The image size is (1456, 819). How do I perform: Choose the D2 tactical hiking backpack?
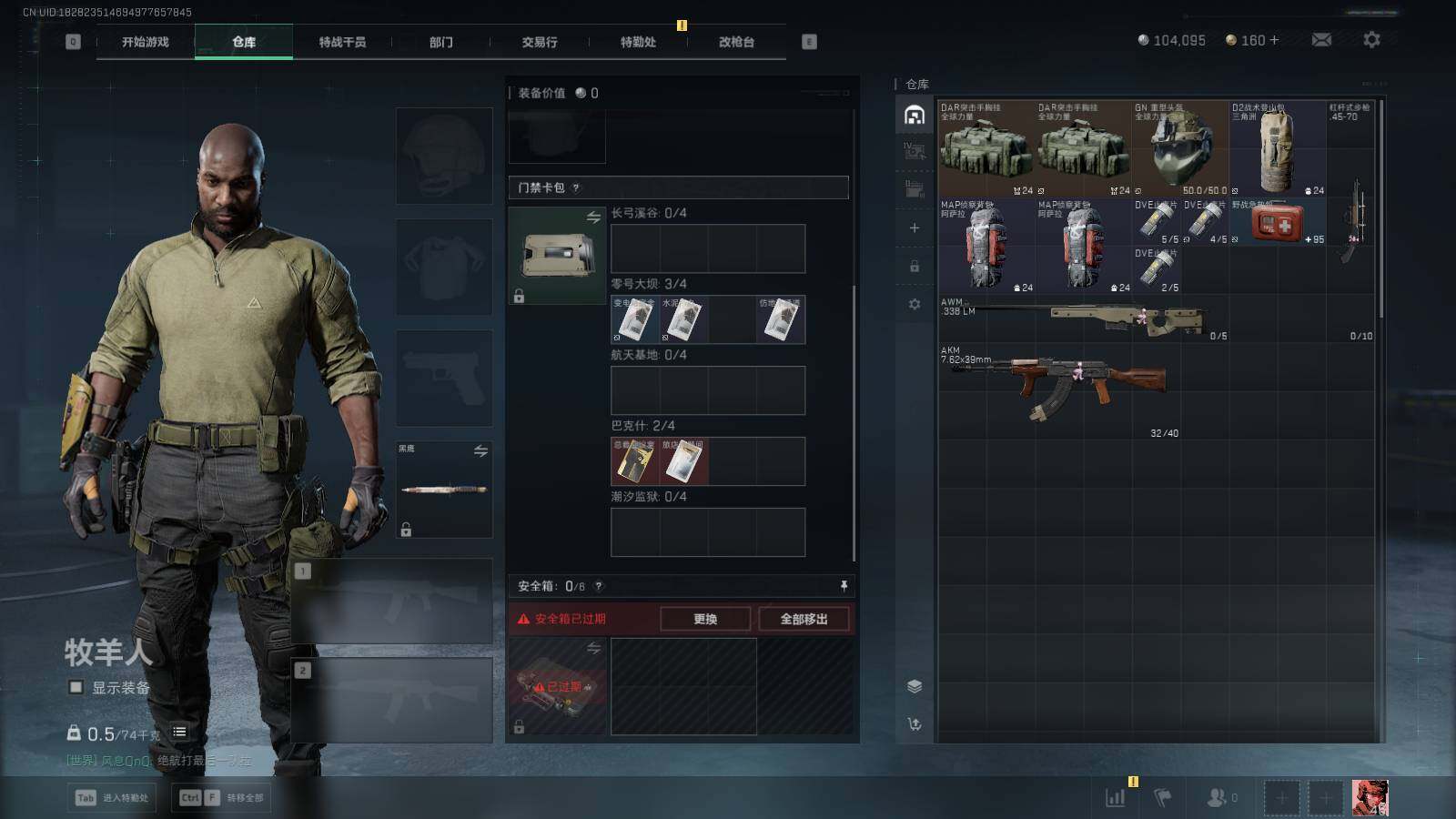1278,149
